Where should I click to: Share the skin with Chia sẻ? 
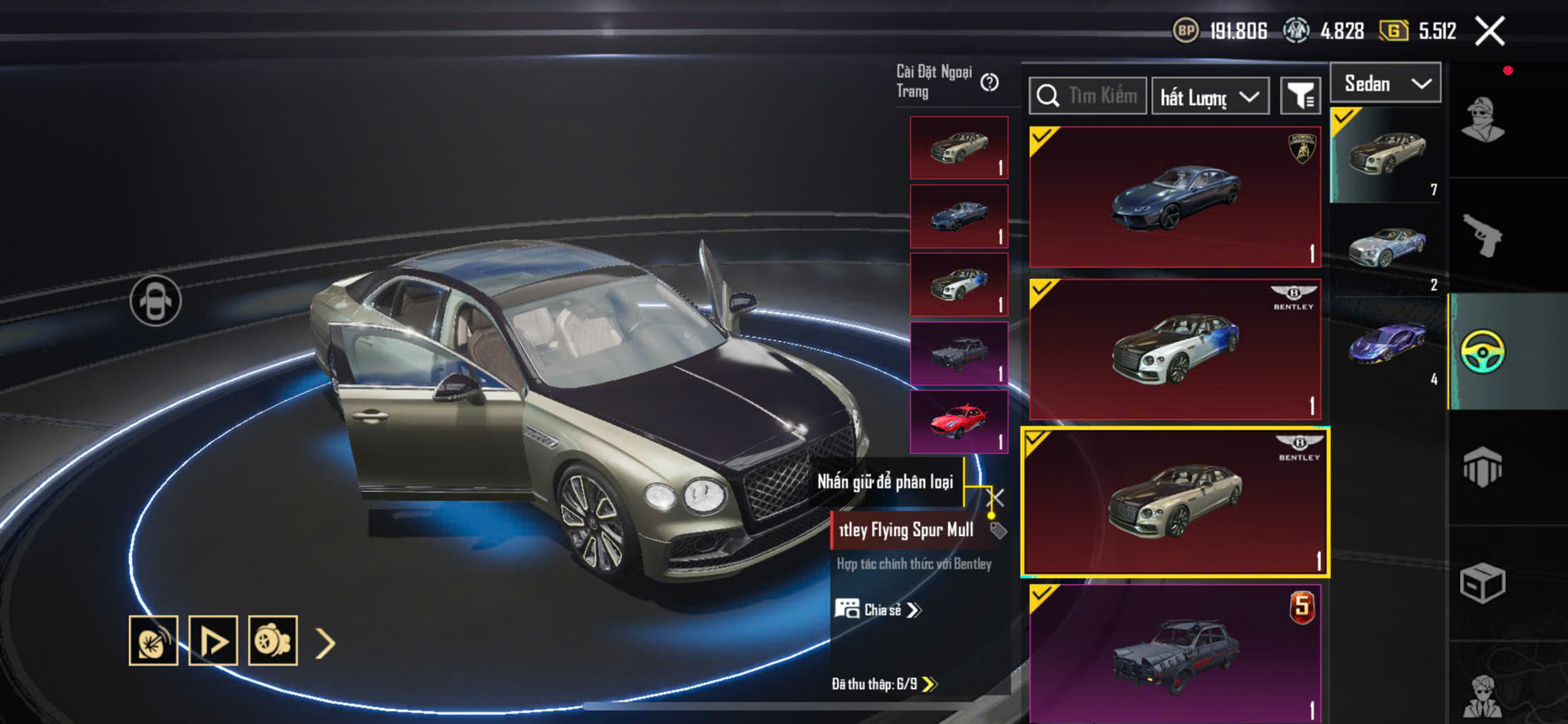[879, 610]
